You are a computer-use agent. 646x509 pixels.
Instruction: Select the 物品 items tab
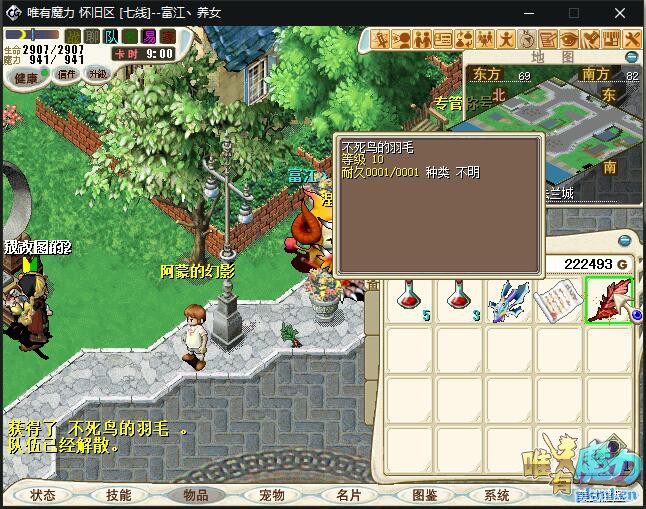[x=196, y=495]
